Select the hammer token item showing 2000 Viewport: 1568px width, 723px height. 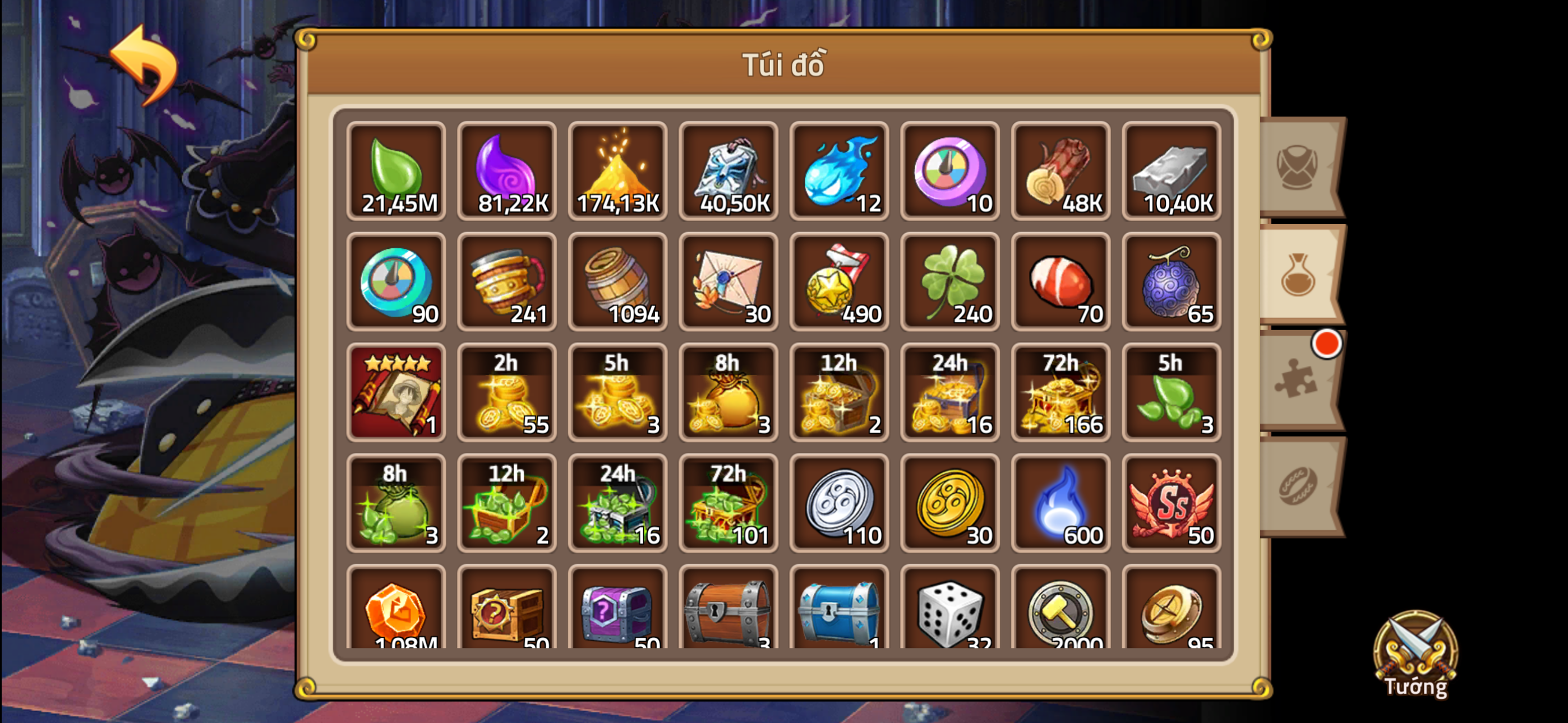click(1061, 615)
